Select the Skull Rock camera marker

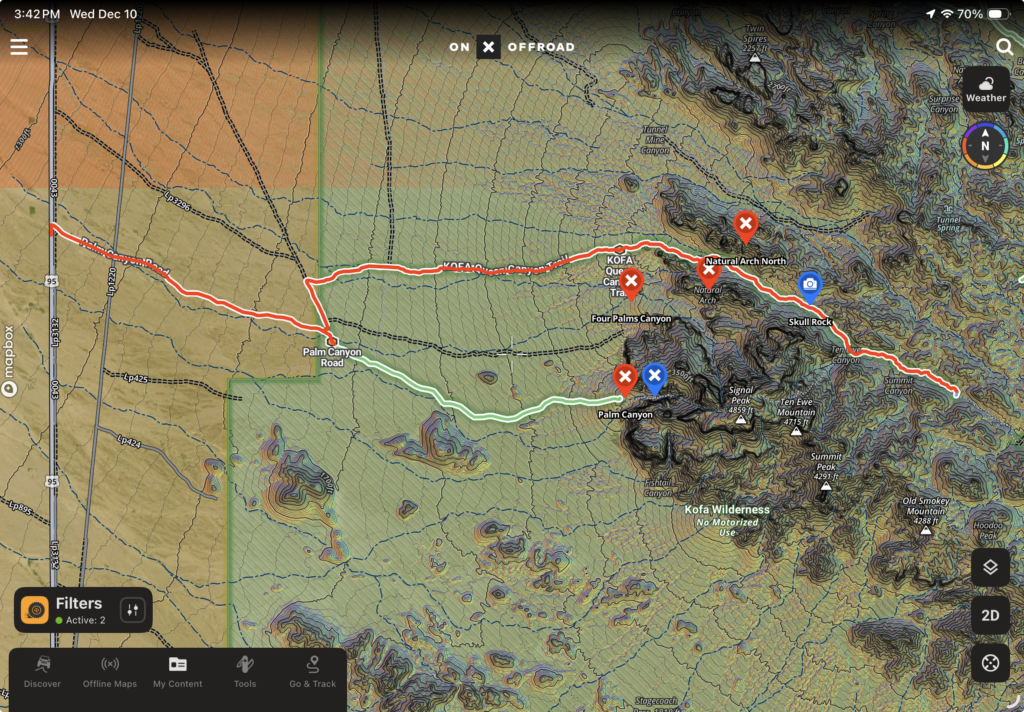[810, 286]
